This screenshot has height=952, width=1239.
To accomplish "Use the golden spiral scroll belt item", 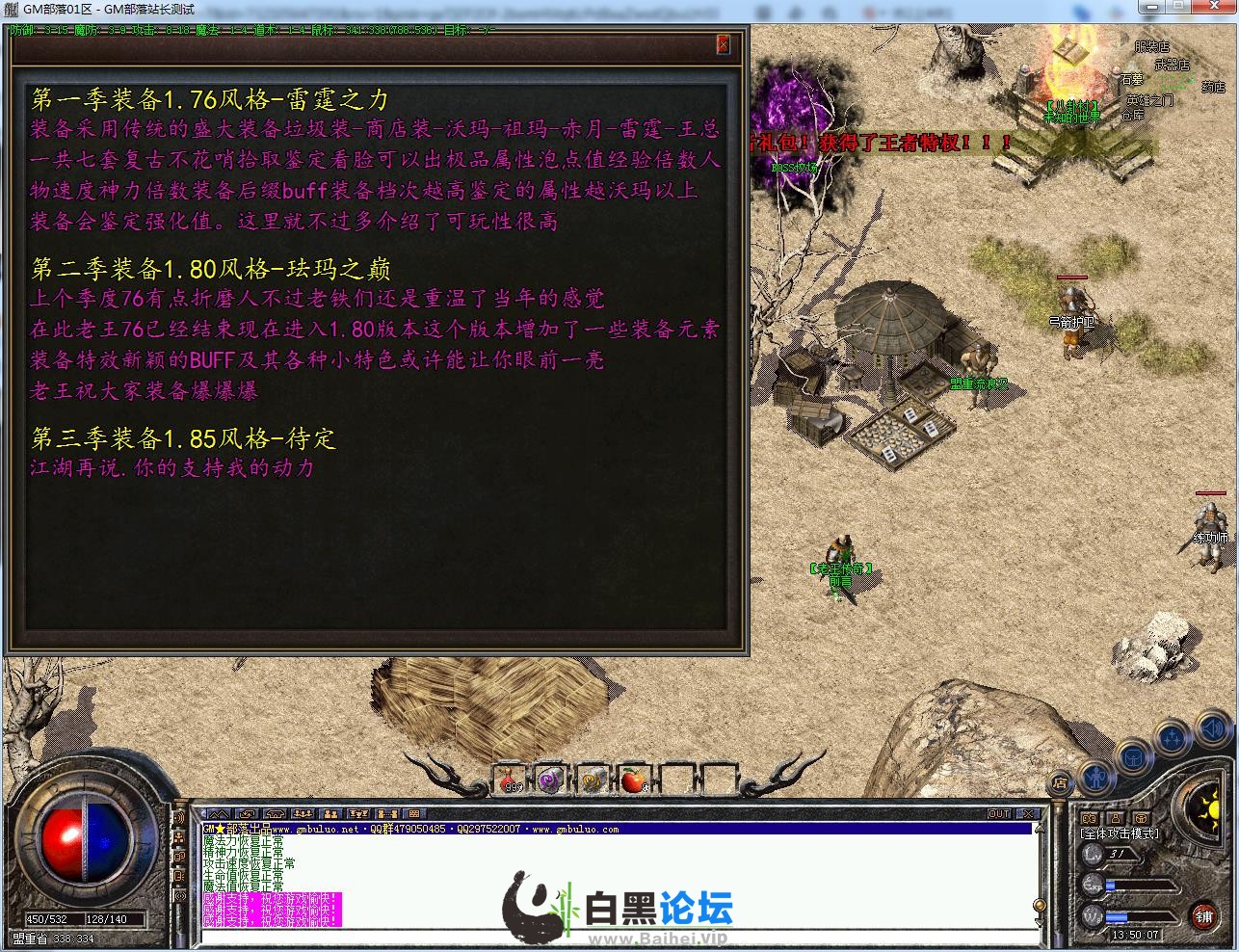I will [592, 780].
